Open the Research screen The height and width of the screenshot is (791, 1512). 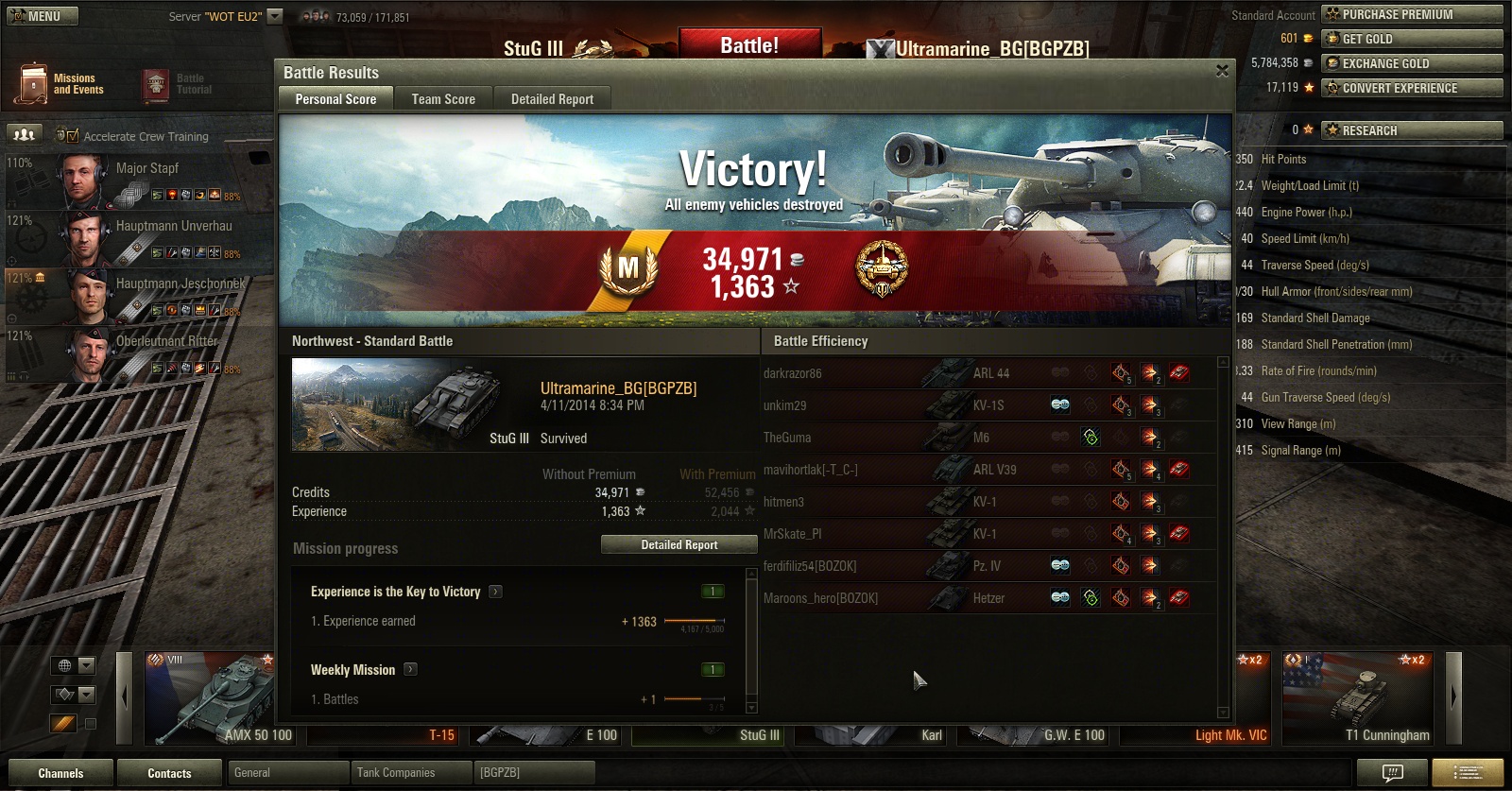[x=1412, y=130]
